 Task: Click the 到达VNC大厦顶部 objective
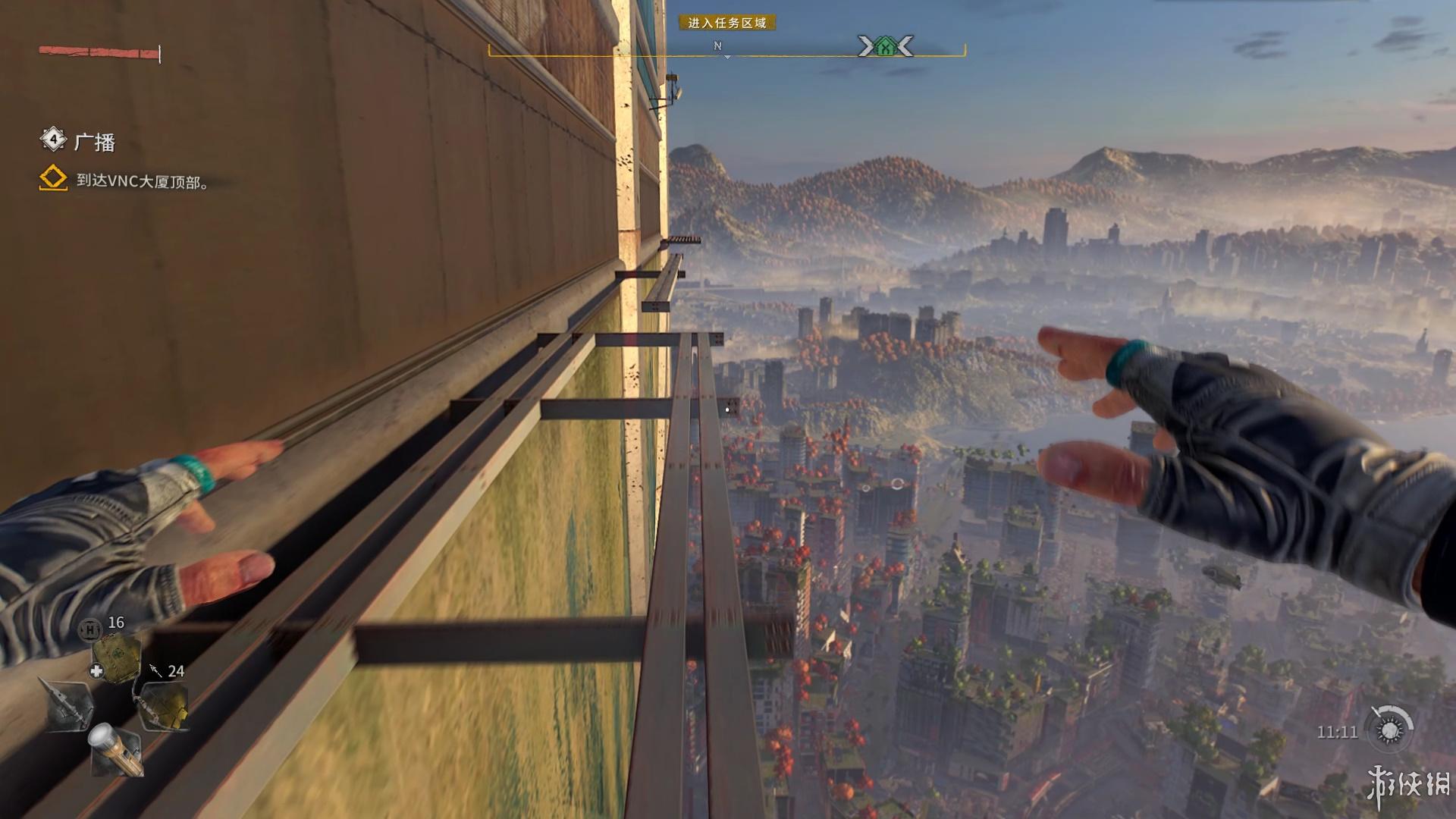(142, 181)
